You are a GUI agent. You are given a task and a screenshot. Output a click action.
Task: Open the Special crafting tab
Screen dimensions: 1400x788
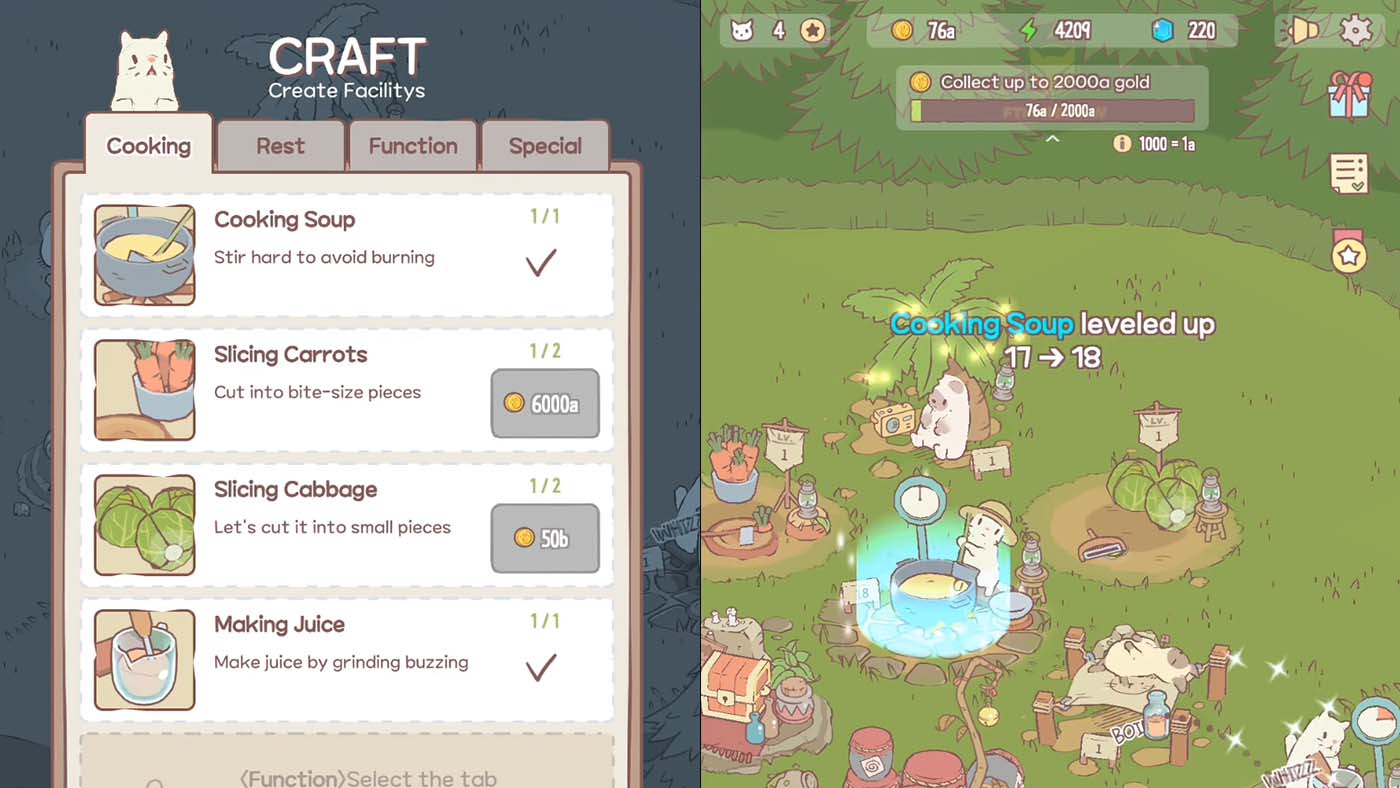point(545,146)
